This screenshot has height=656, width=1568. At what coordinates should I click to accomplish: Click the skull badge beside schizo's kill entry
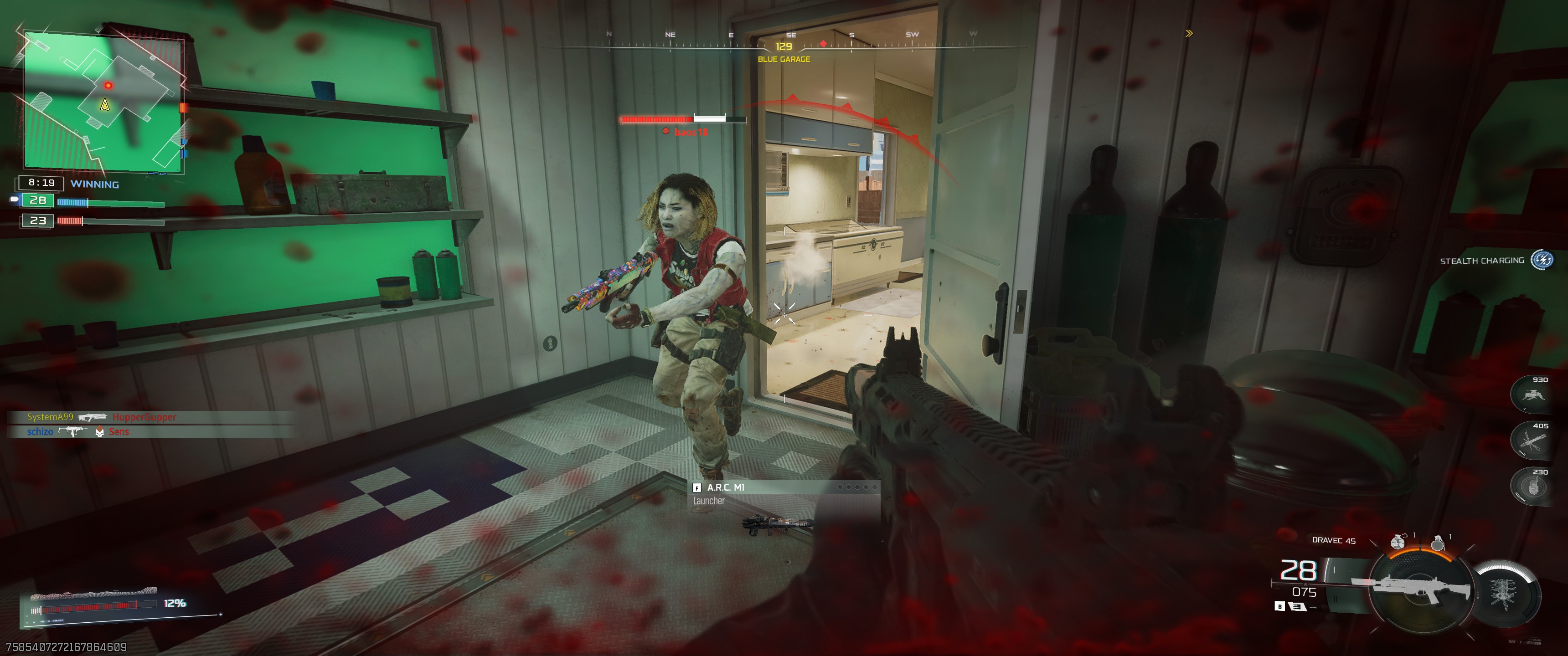(x=99, y=431)
